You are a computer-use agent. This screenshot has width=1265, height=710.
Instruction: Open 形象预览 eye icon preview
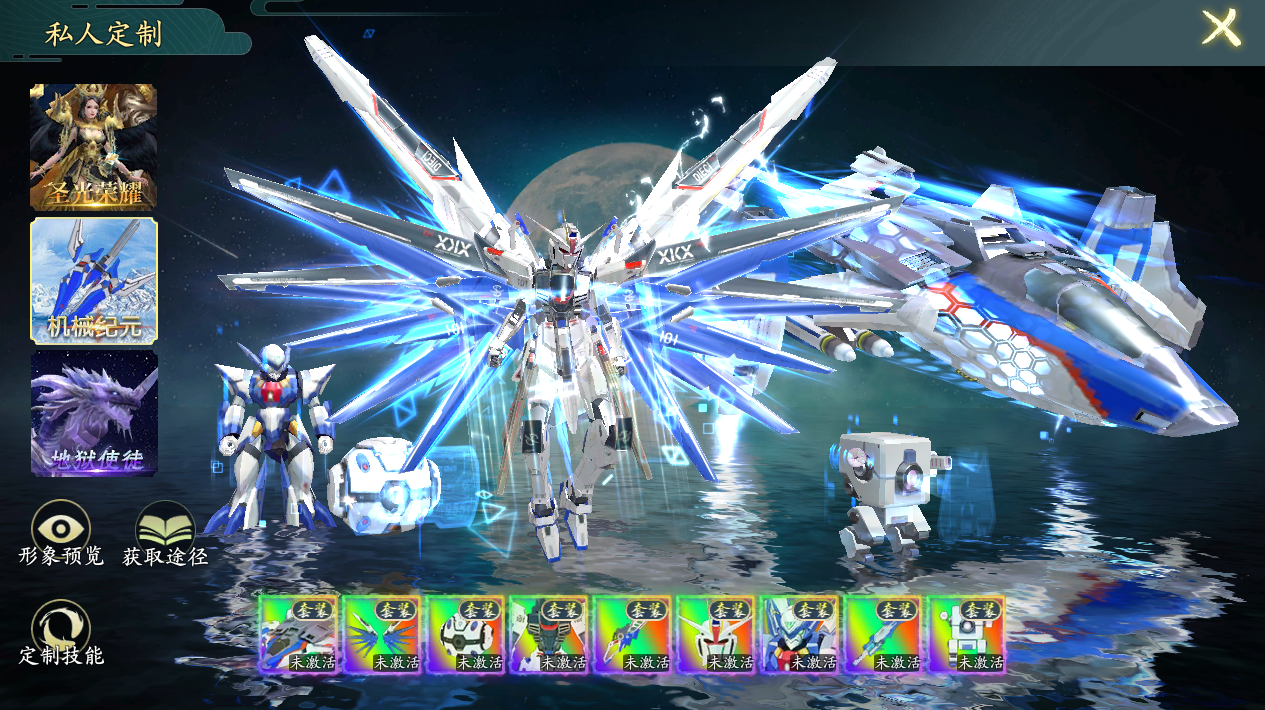(x=61, y=529)
